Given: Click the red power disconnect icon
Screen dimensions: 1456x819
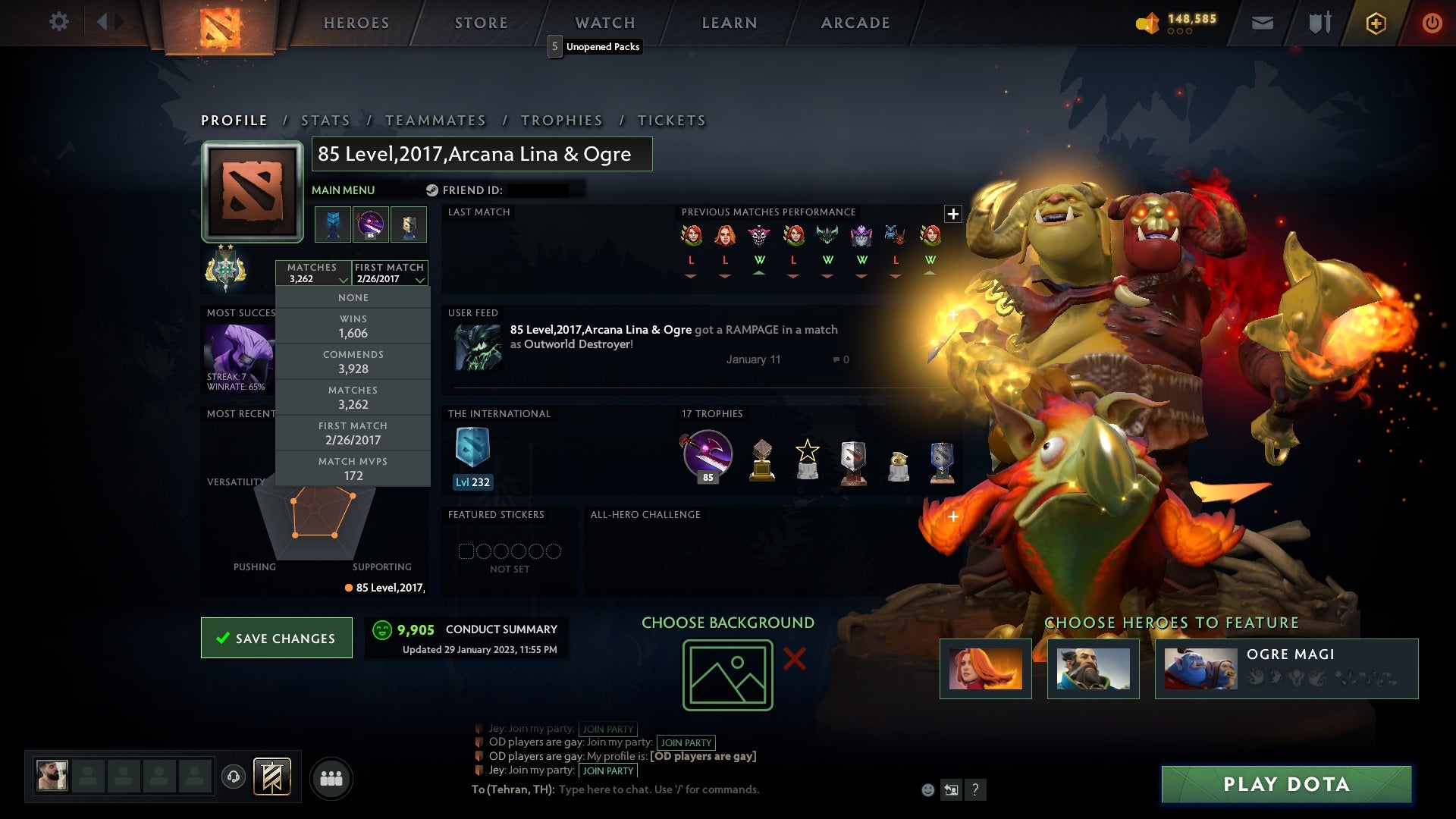Looking at the screenshot, I should pos(1432,22).
